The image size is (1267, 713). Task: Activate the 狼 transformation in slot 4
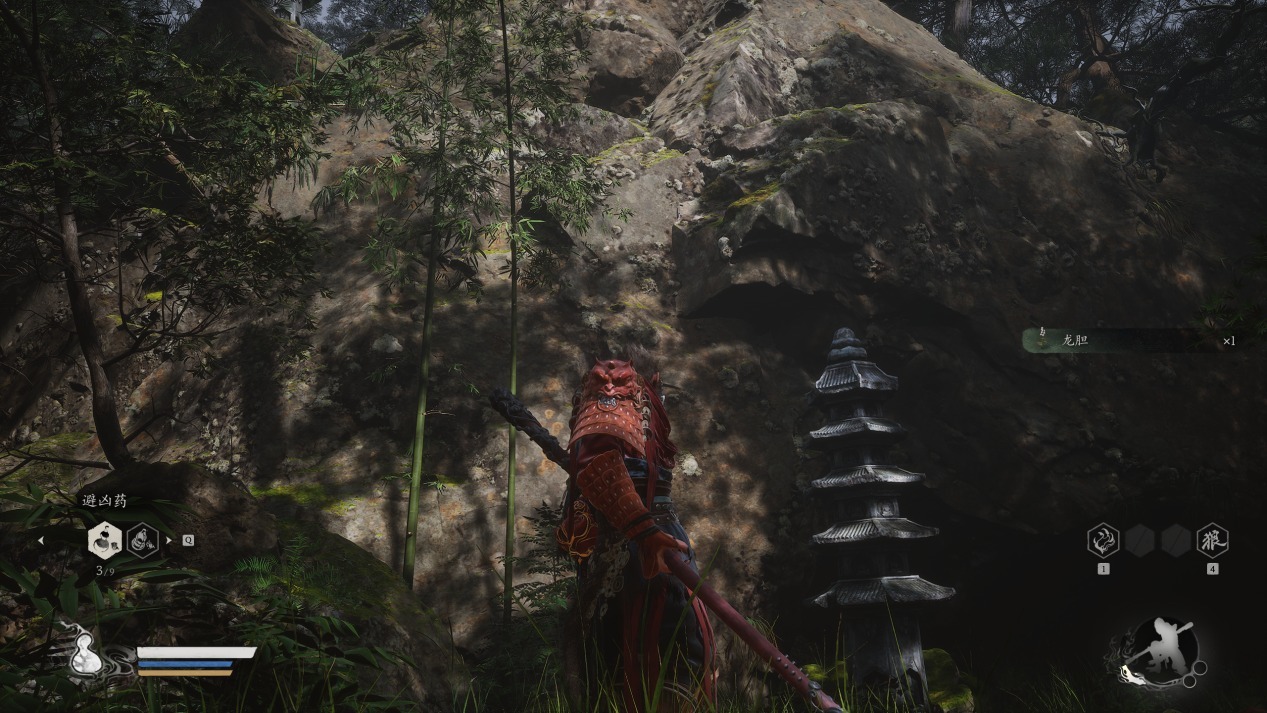point(1212,541)
